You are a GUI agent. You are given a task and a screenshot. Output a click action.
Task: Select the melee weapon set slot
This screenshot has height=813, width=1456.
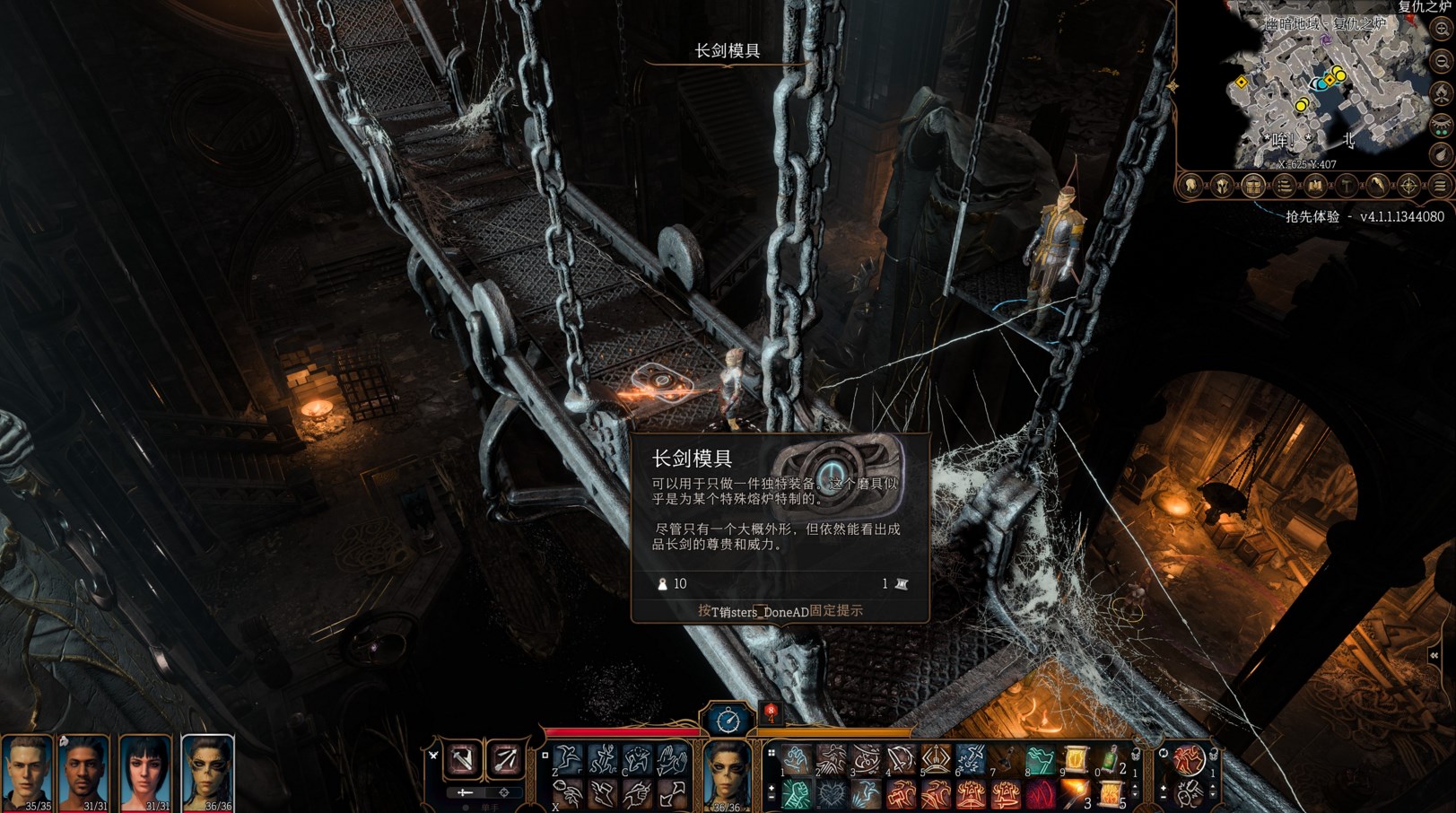click(464, 759)
